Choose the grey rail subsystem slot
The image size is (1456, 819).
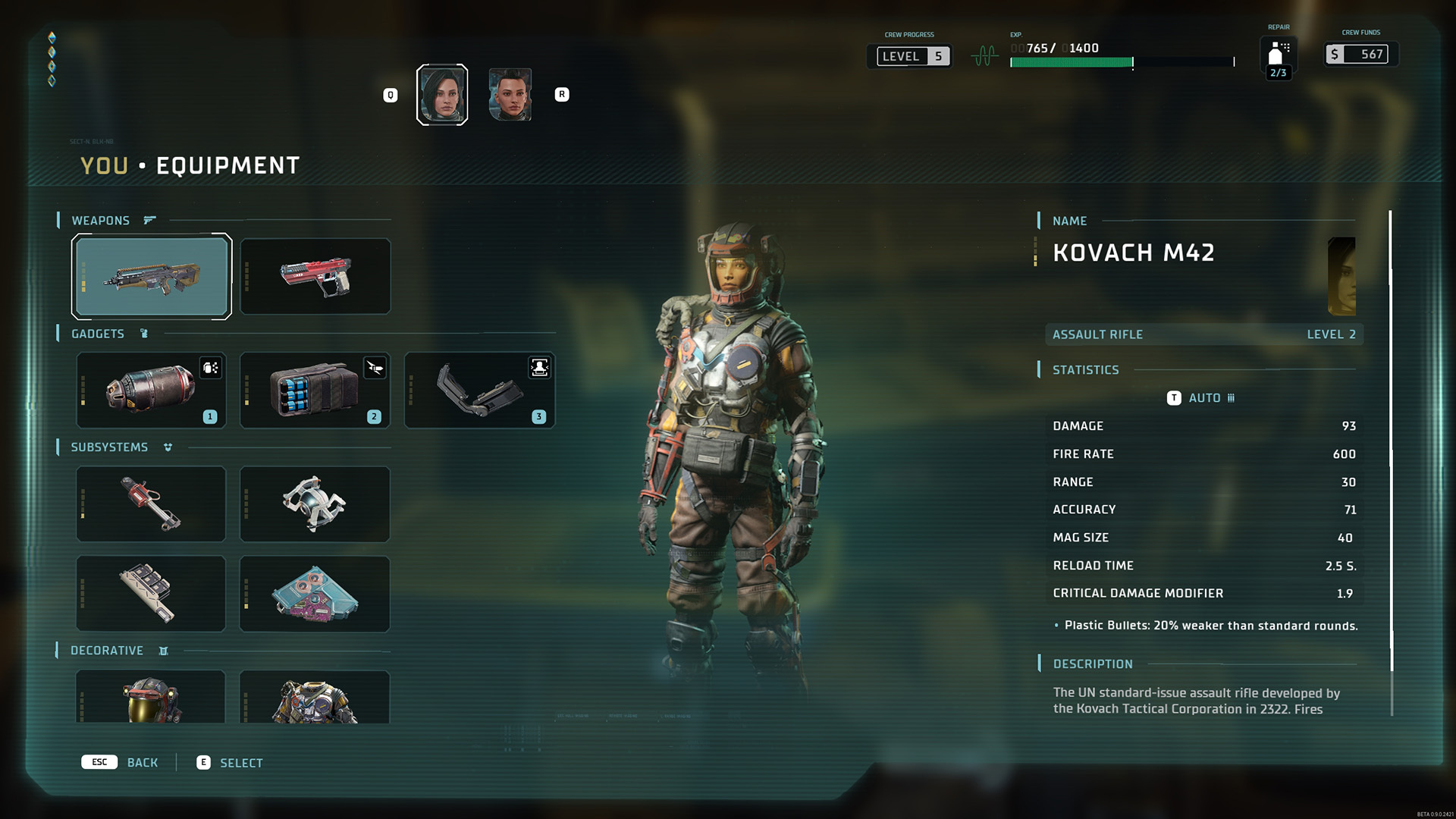(x=152, y=593)
